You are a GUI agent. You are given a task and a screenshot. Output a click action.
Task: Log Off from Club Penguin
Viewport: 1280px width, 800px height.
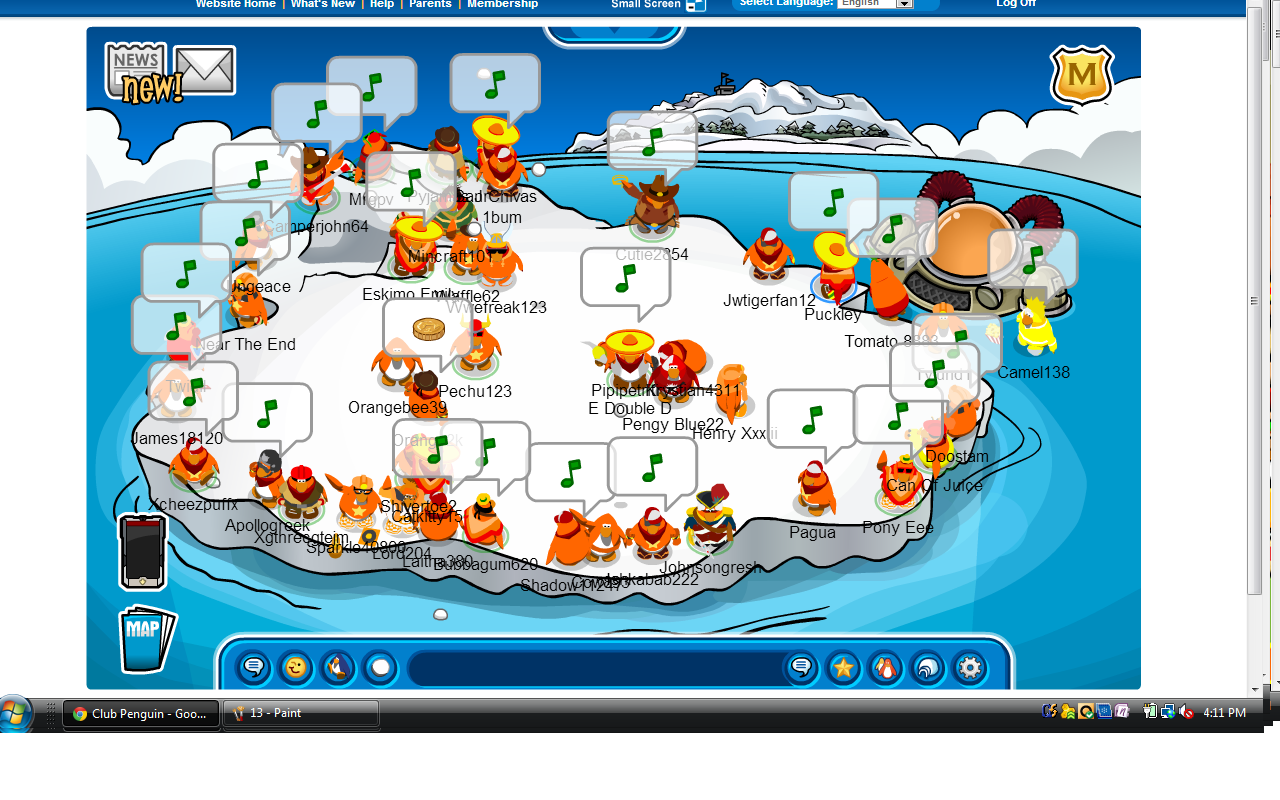coord(1015,4)
